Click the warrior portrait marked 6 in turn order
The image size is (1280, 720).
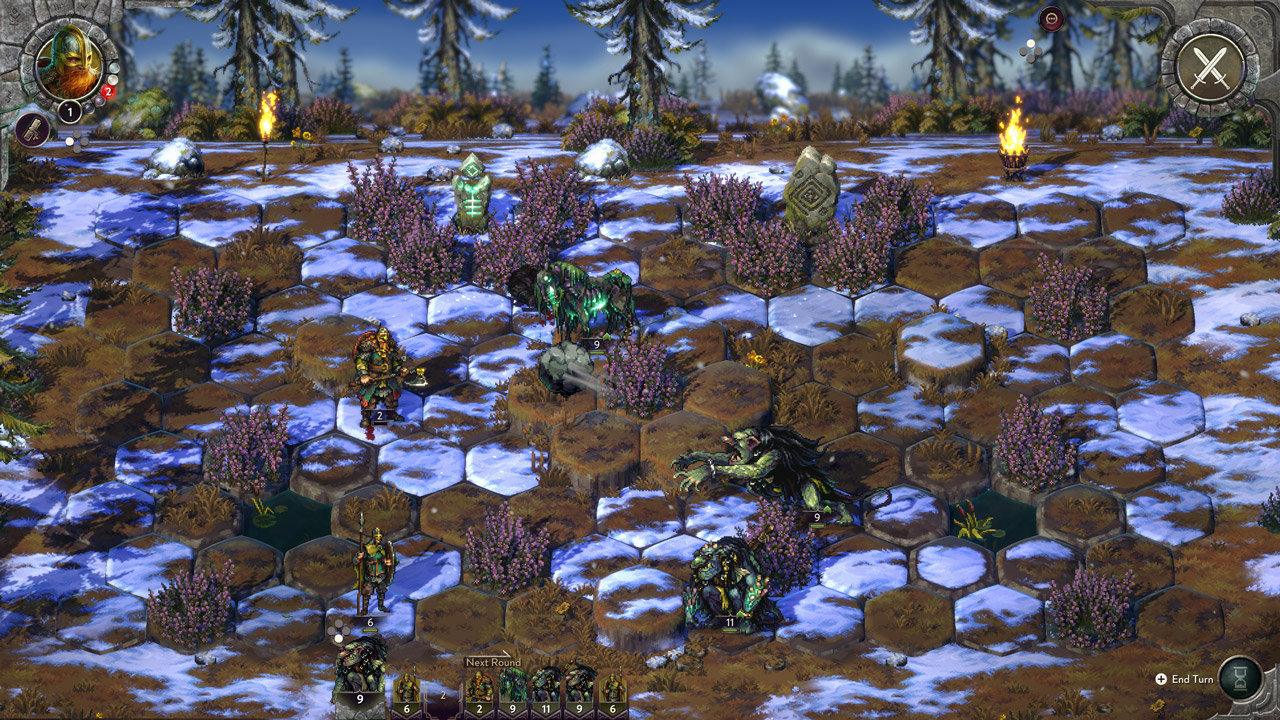pyautogui.click(x=406, y=687)
